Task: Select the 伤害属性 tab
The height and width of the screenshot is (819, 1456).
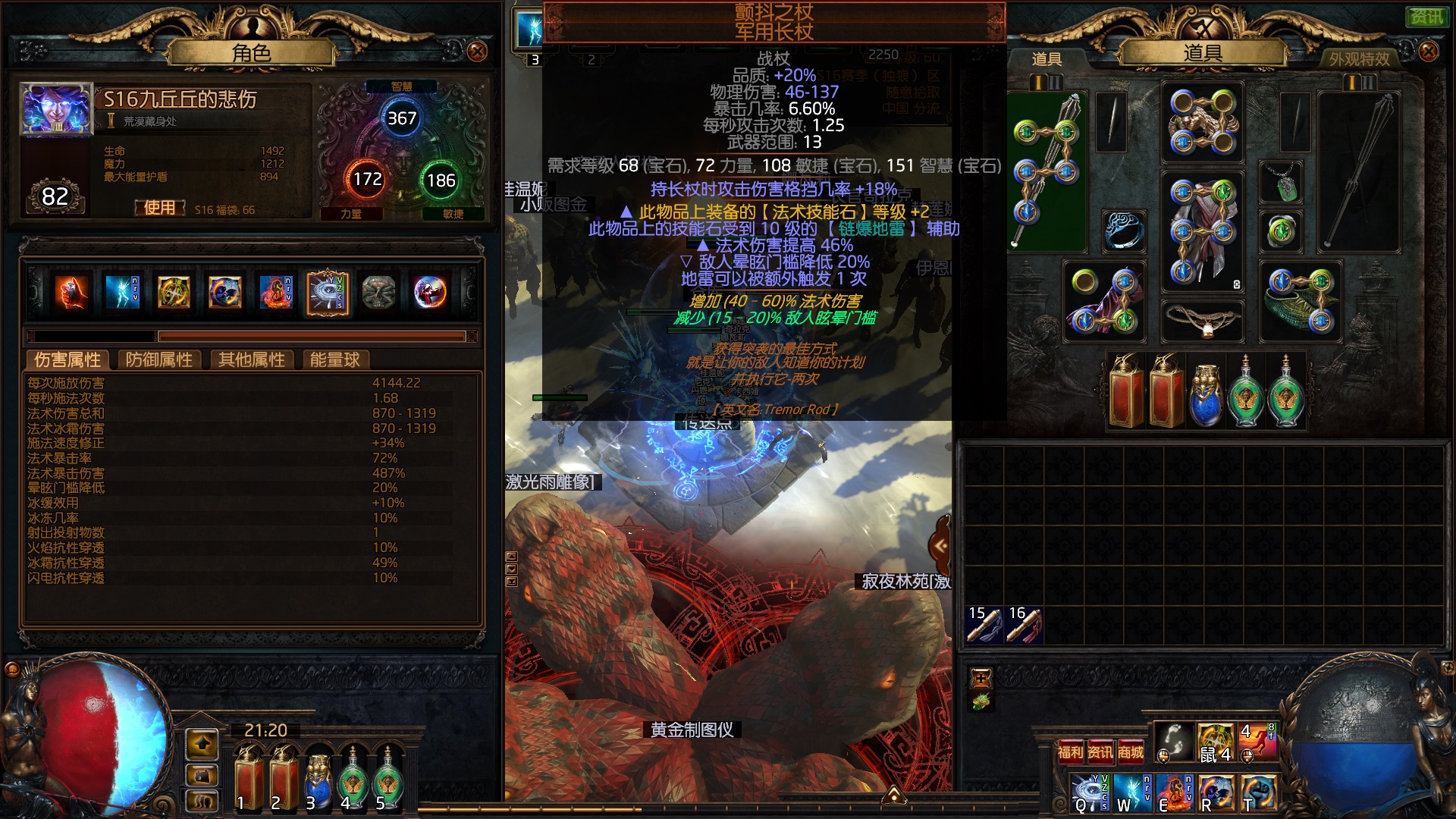Action: click(67, 359)
